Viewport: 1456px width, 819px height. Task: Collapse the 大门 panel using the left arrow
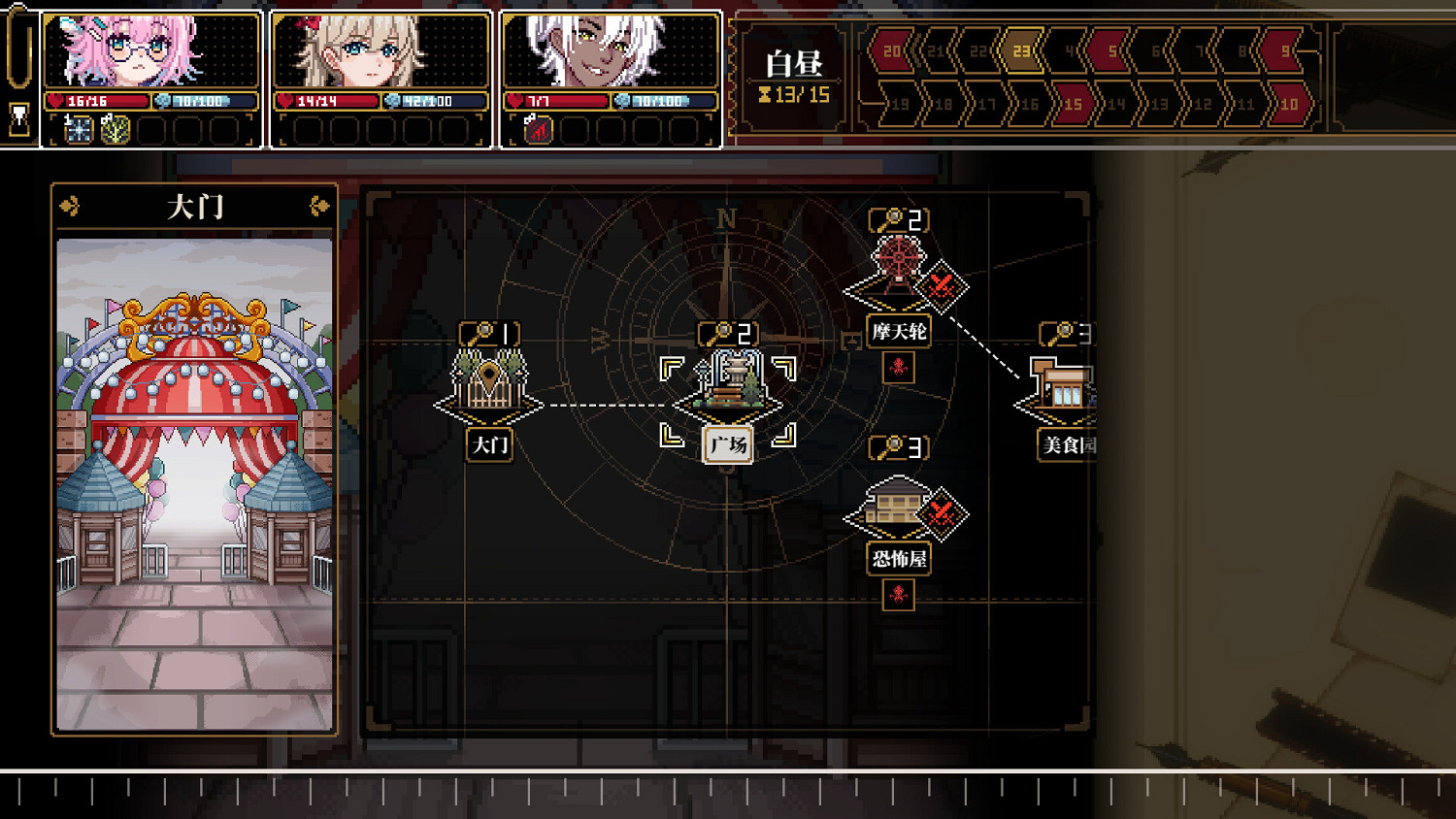click(x=69, y=207)
